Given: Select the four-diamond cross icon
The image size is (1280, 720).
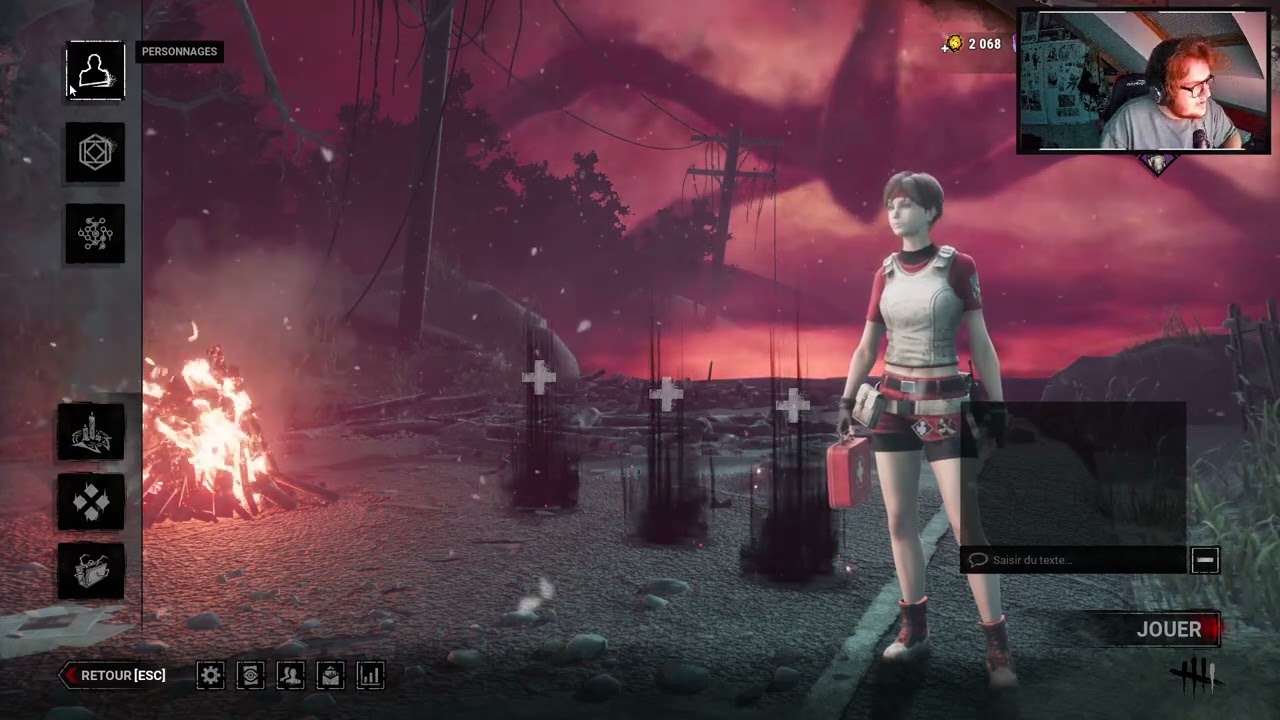Looking at the screenshot, I should pos(91,501).
